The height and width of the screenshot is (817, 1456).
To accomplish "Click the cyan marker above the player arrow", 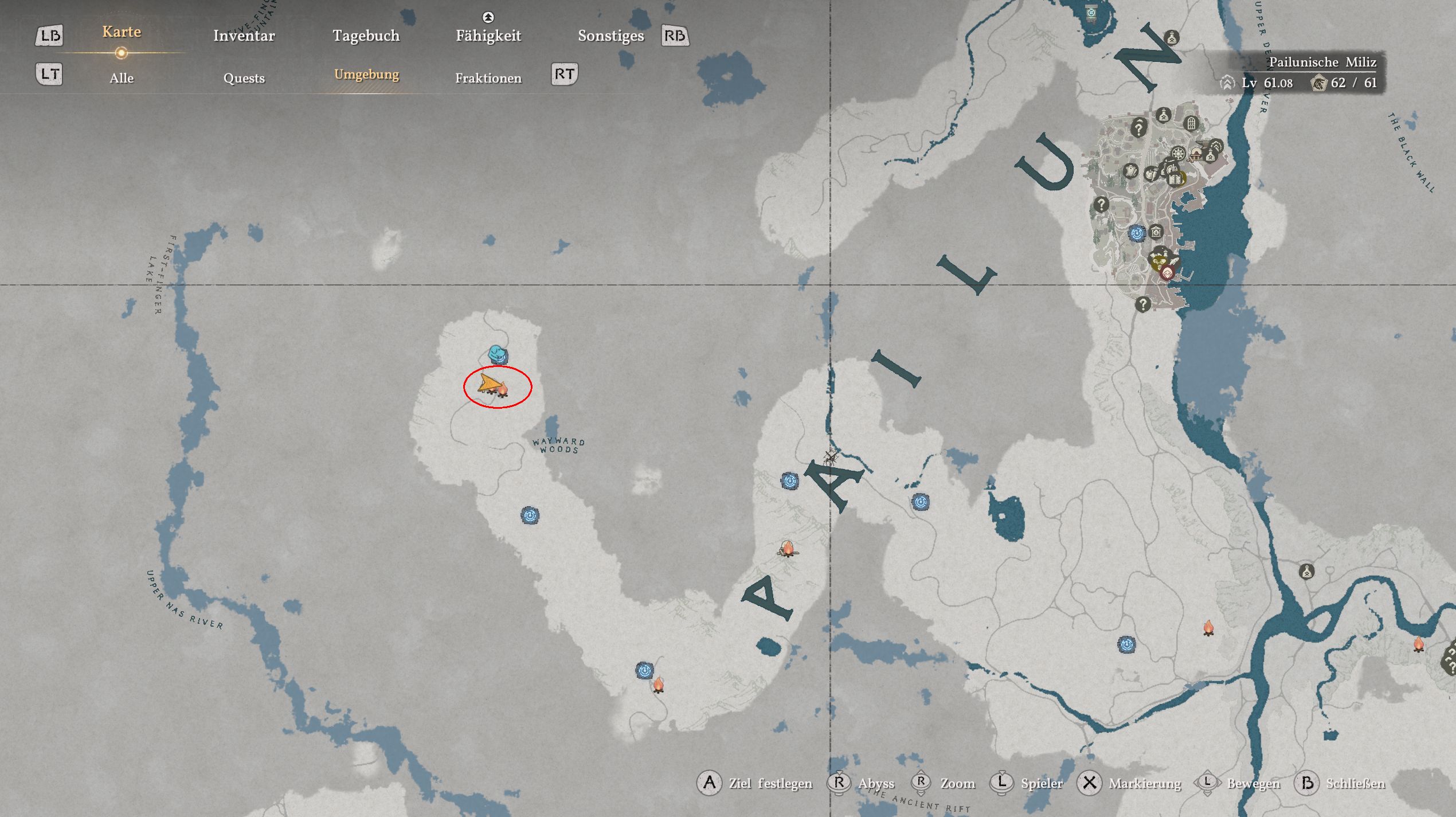I will point(498,354).
